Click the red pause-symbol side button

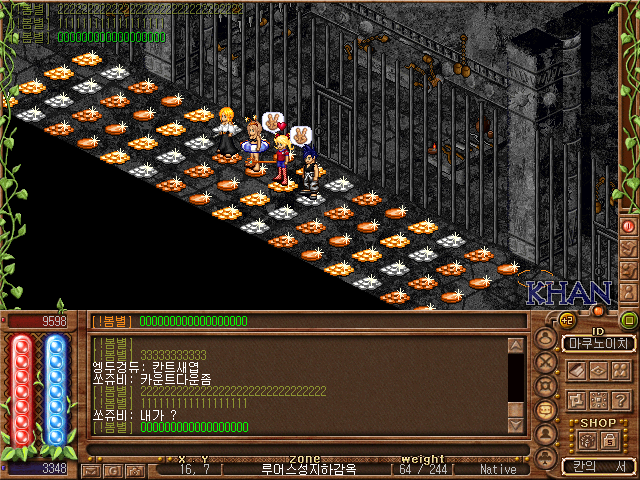point(629,226)
